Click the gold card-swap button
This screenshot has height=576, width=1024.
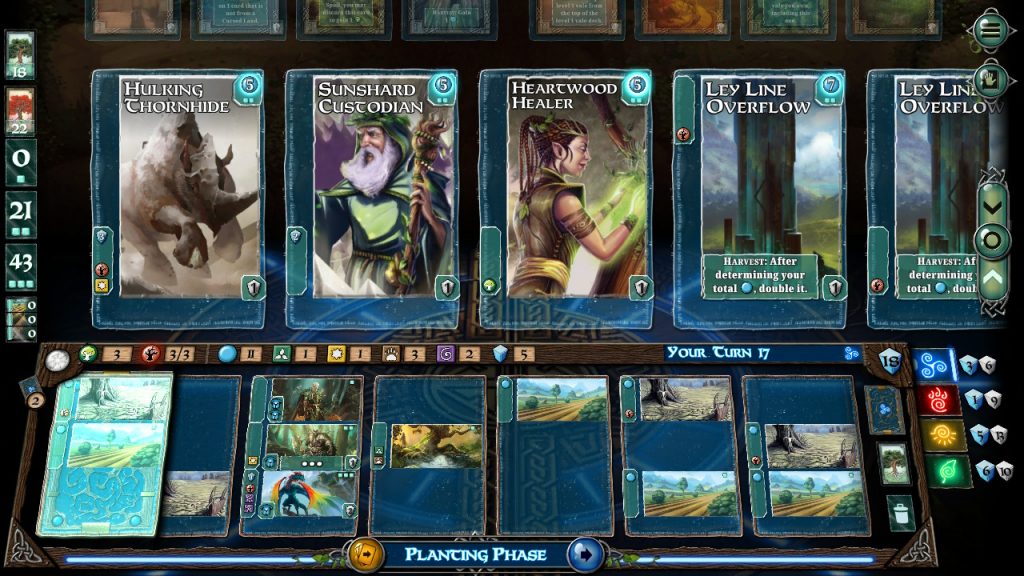tap(364, 553)
